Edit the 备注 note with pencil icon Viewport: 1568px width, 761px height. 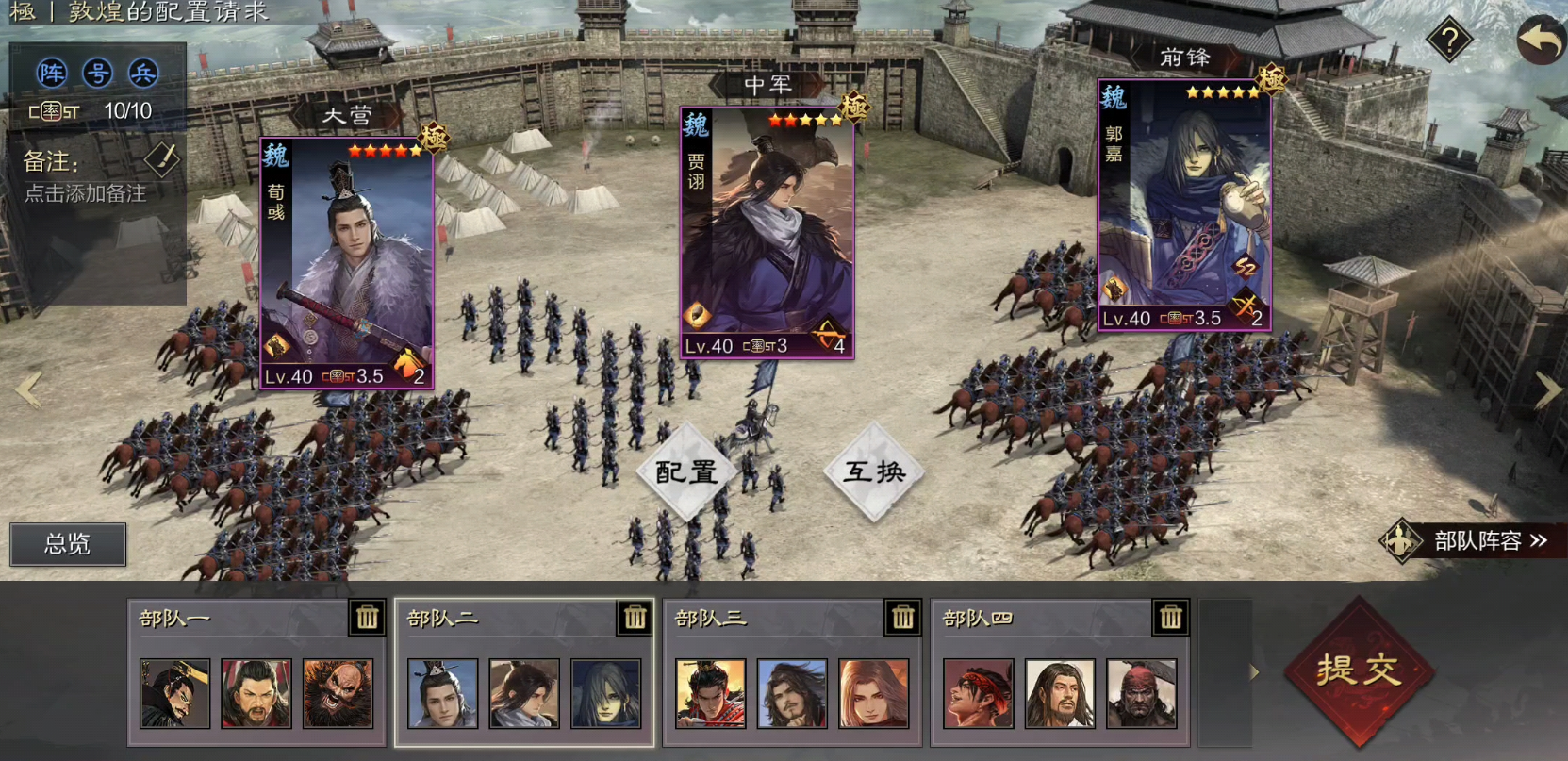click(161, 159)
